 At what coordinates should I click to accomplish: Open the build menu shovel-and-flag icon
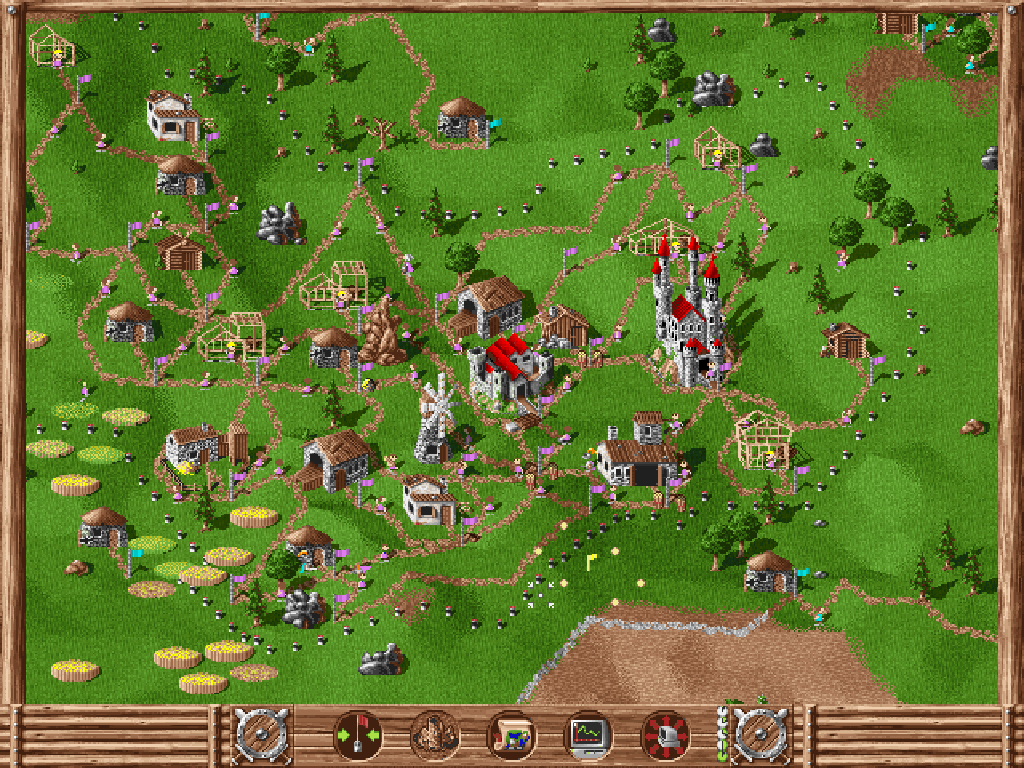(x=358, y=736)
